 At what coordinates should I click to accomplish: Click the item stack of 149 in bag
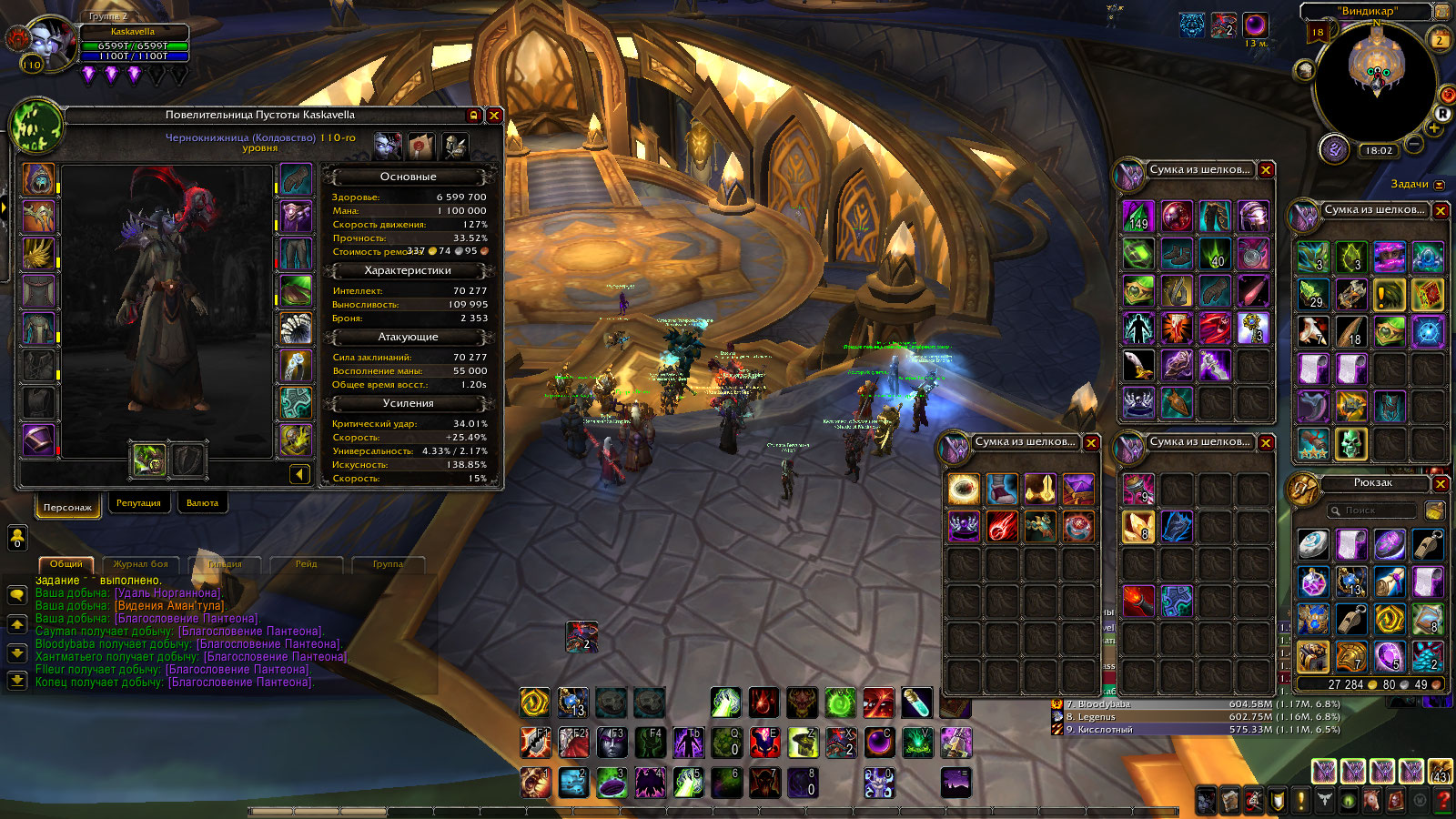pyautogui.click(x=1137, y=217)
